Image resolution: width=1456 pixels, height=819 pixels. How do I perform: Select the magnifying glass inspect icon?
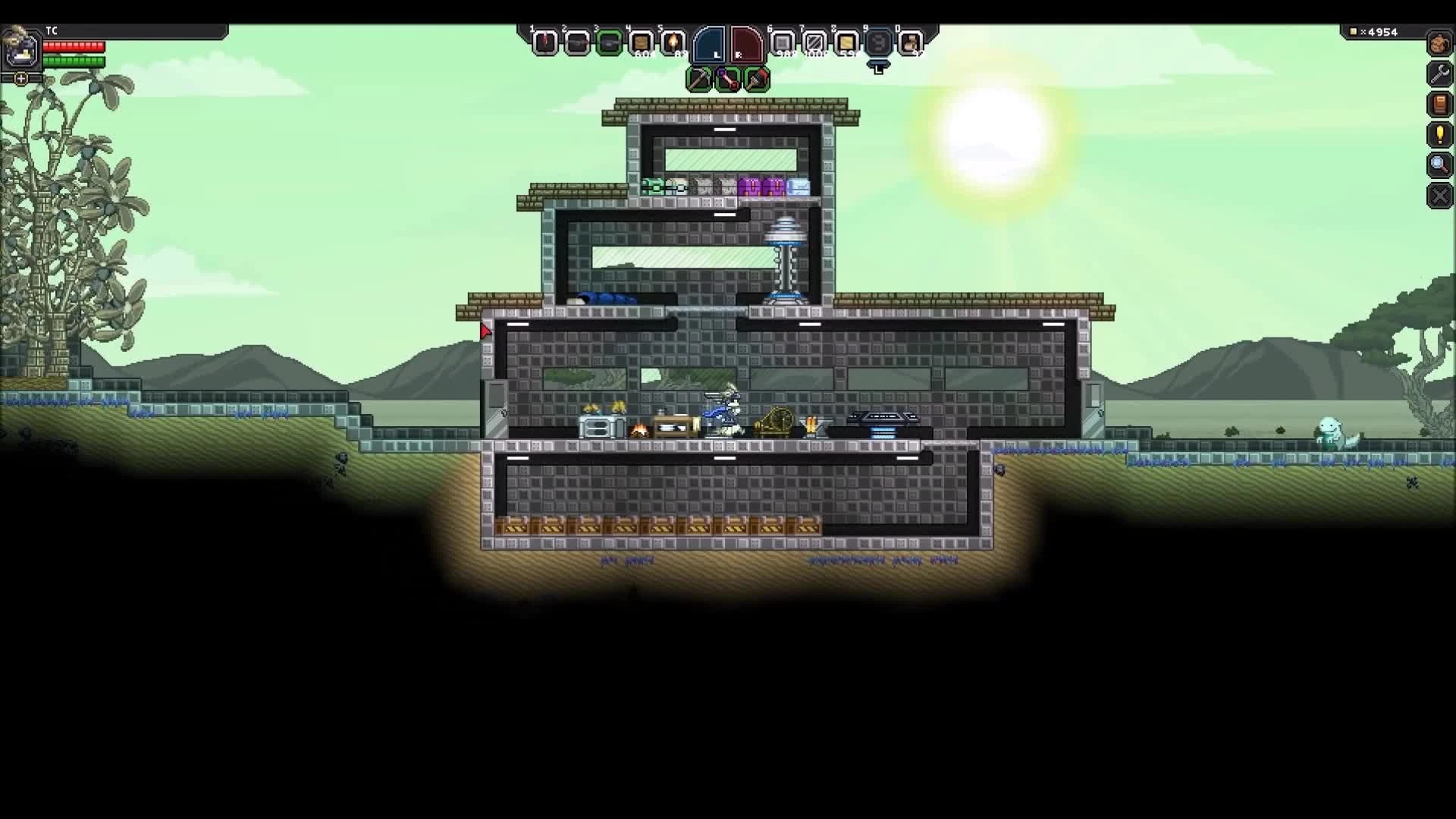coord(1439,165)
